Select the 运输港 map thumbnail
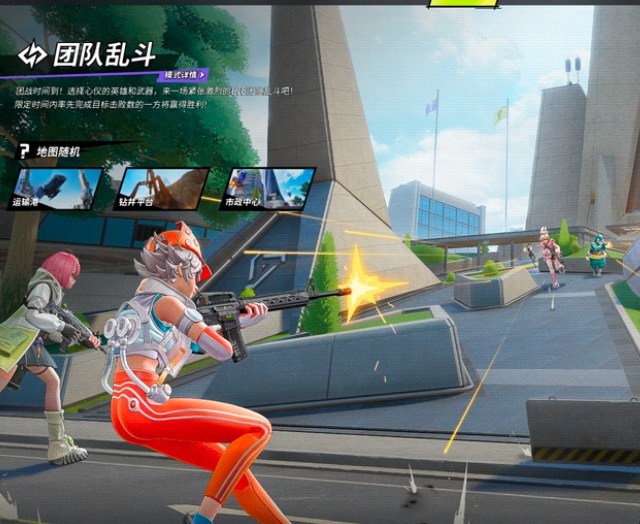640x524 pixels. 58,188
